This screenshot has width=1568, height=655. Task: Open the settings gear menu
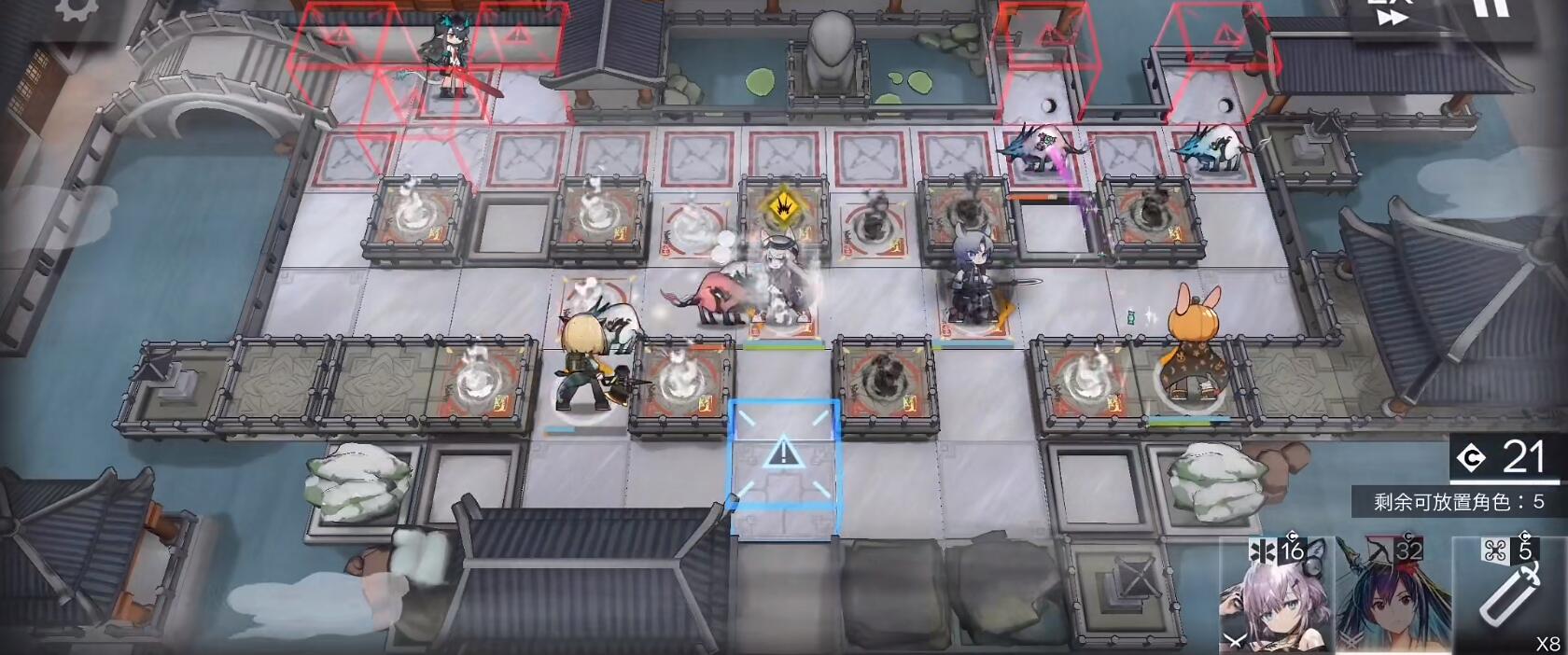click(x=77, y=9)
